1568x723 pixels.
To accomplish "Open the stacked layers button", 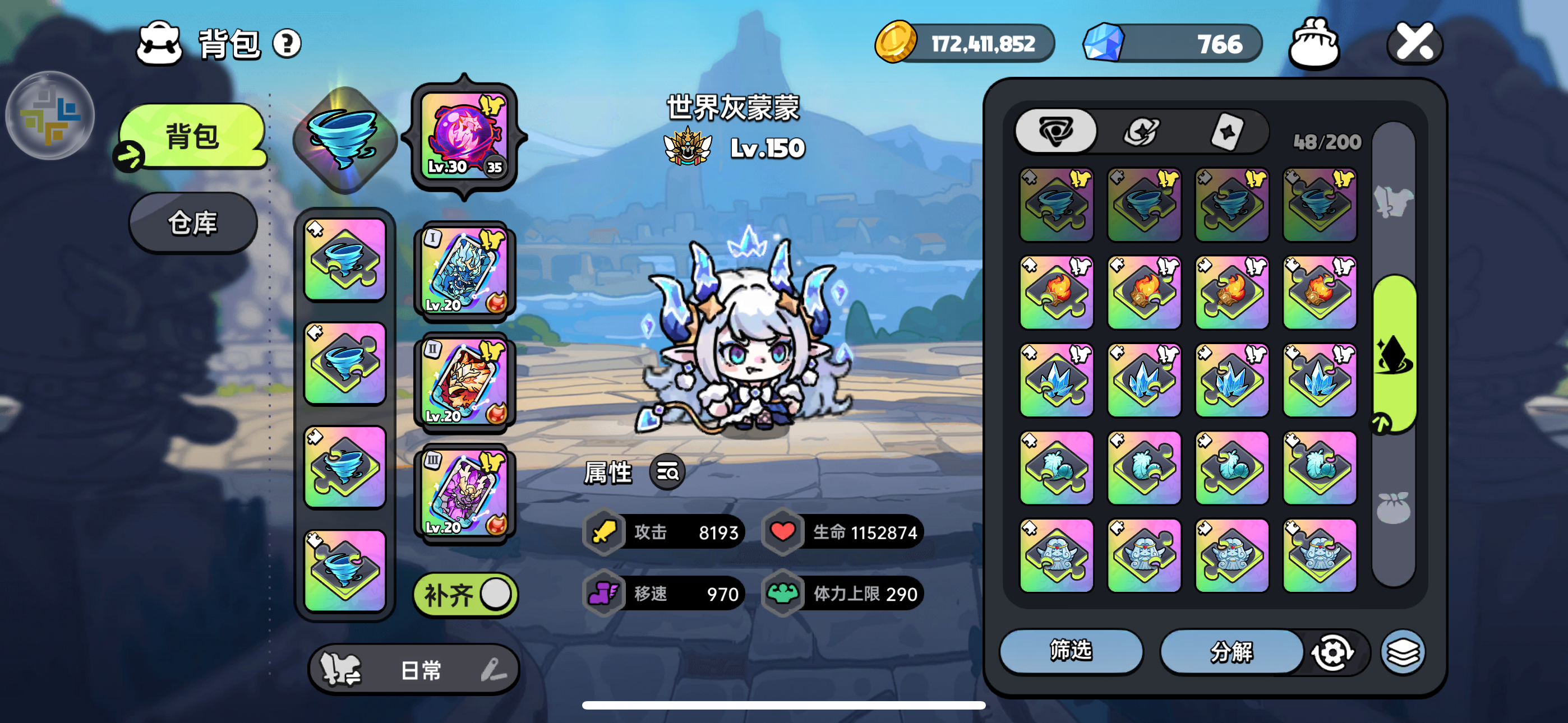I will click(1403, 652).
